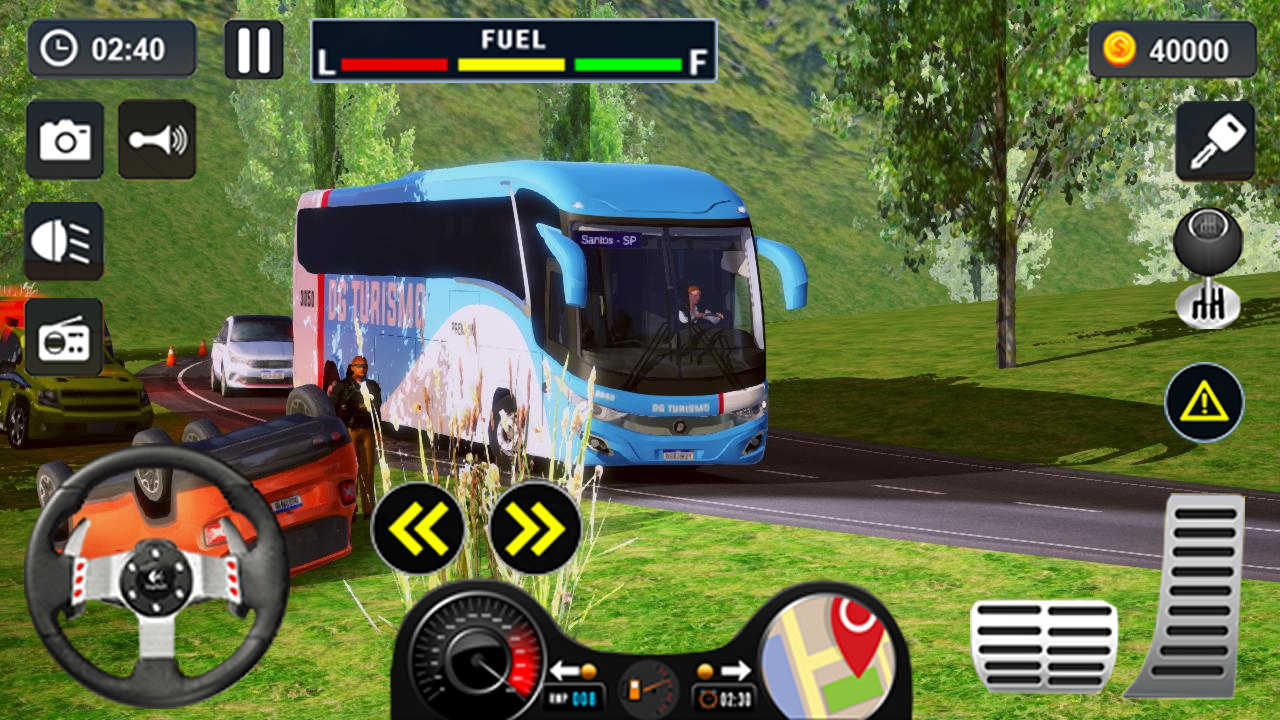
Task: Tap the left double-arrow button
Action: (418, 527)
